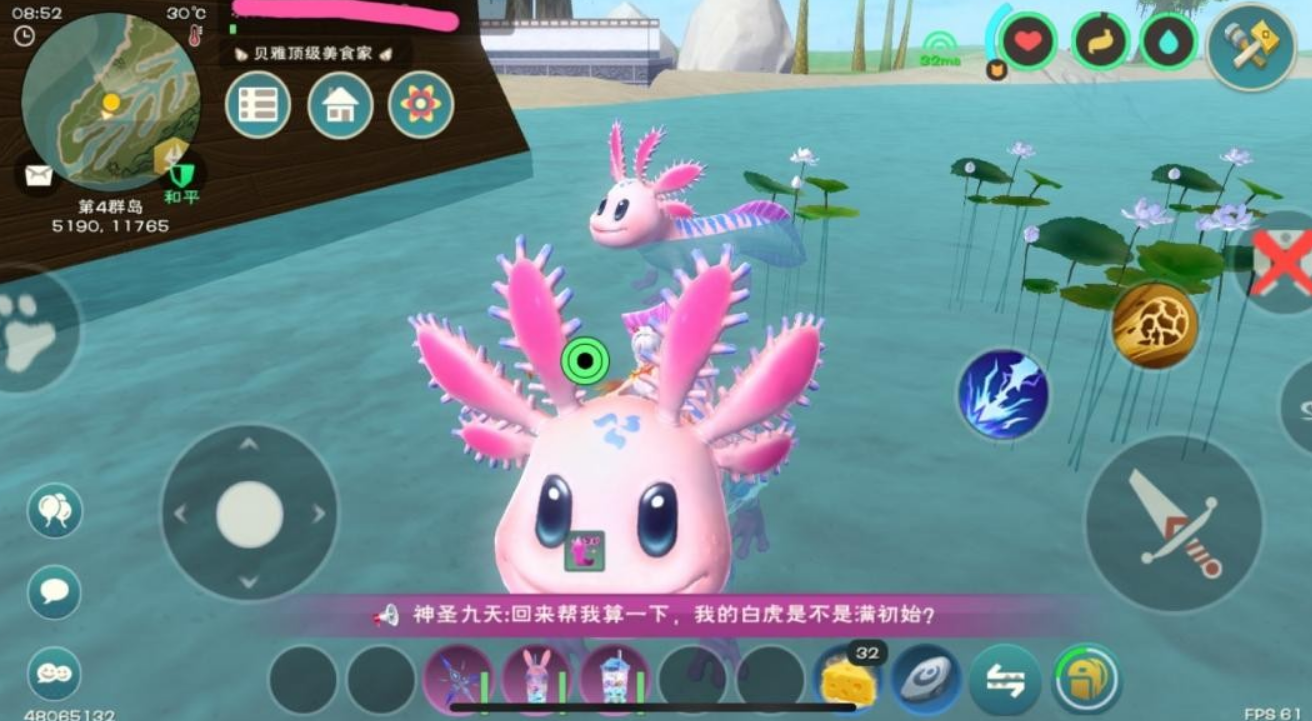Tap the house home button
Image resolution: width=1312 pixels, height=721 pixels.
[340, 105]
